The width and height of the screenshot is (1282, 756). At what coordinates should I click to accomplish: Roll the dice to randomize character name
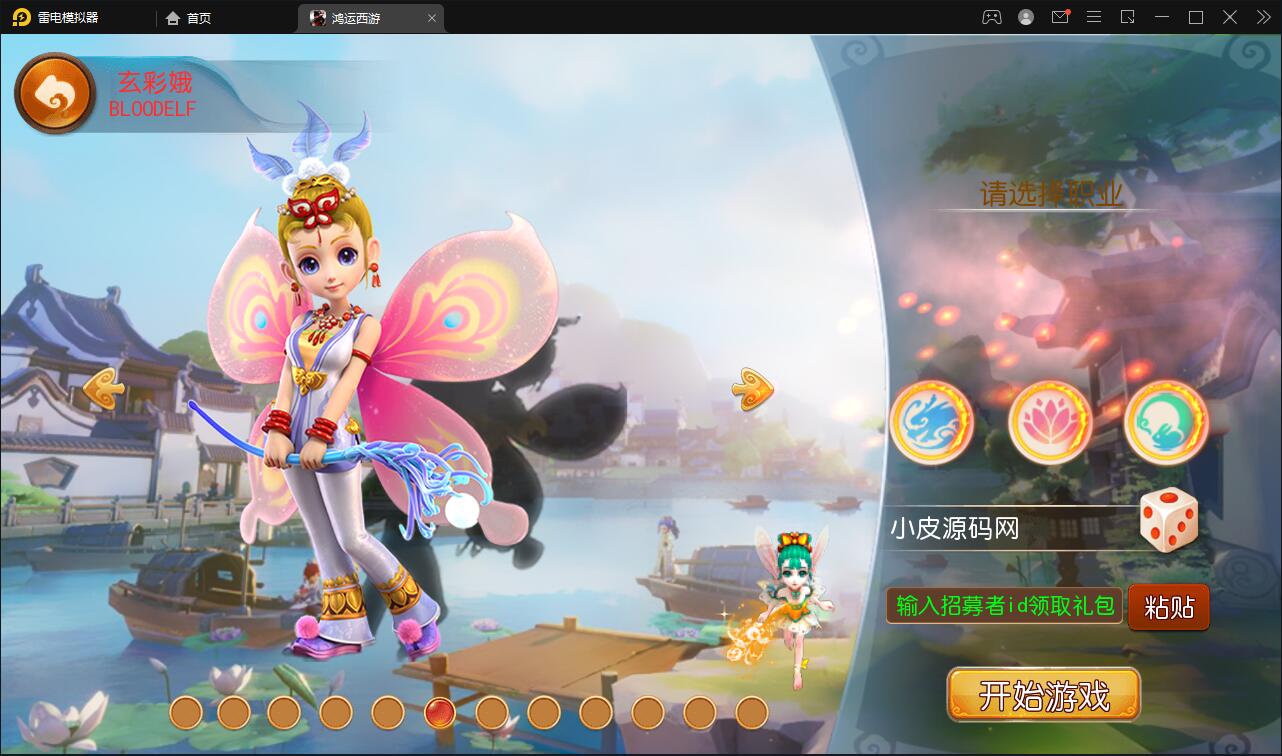[1170, 520]
